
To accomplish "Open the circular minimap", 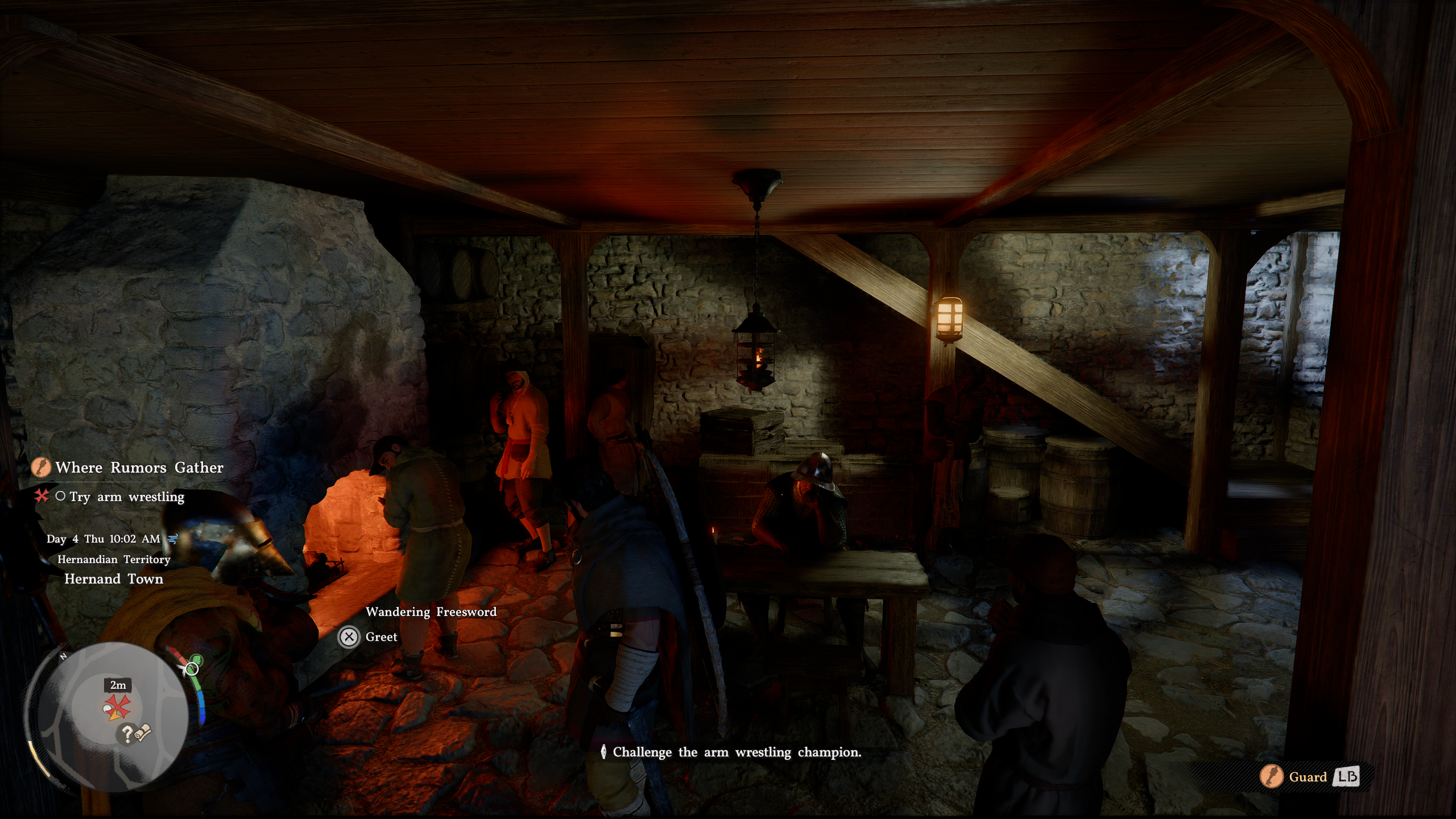I will (107, 717).
